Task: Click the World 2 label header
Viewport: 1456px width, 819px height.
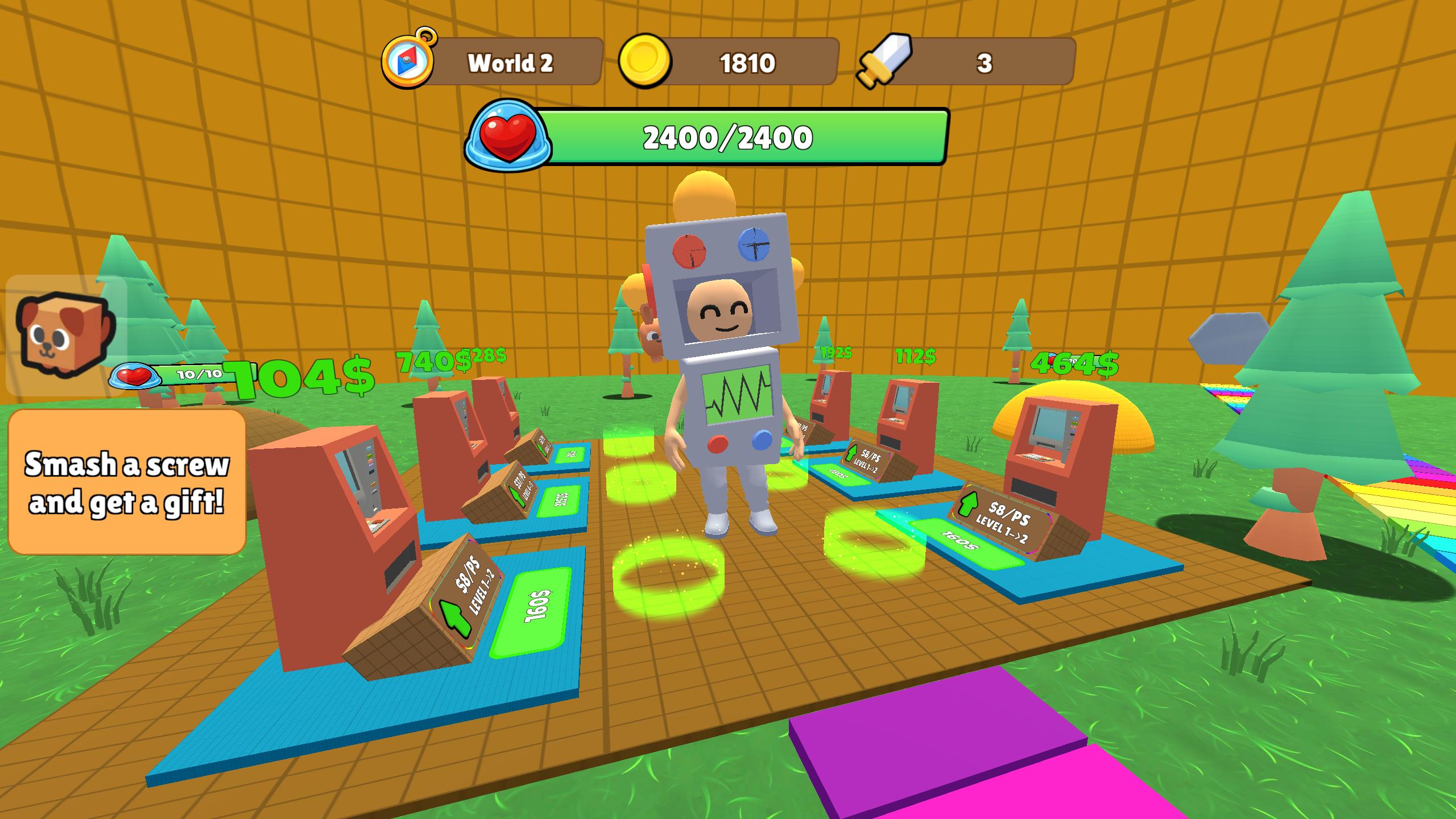Action: coord(510,63)
